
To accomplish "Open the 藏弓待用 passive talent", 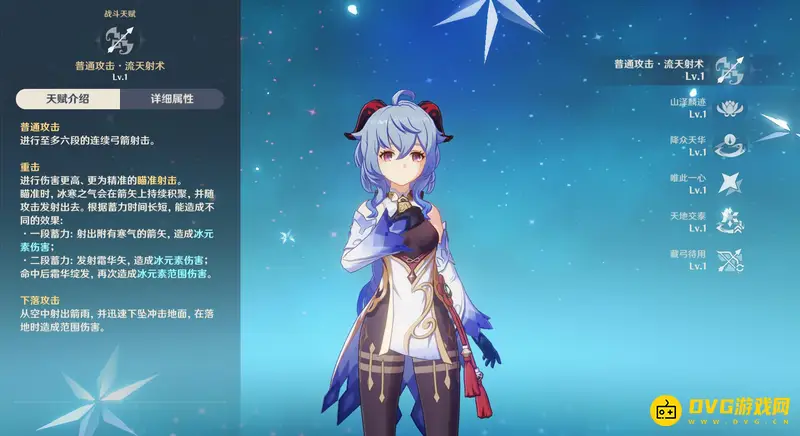I will [x=729, y=259].
